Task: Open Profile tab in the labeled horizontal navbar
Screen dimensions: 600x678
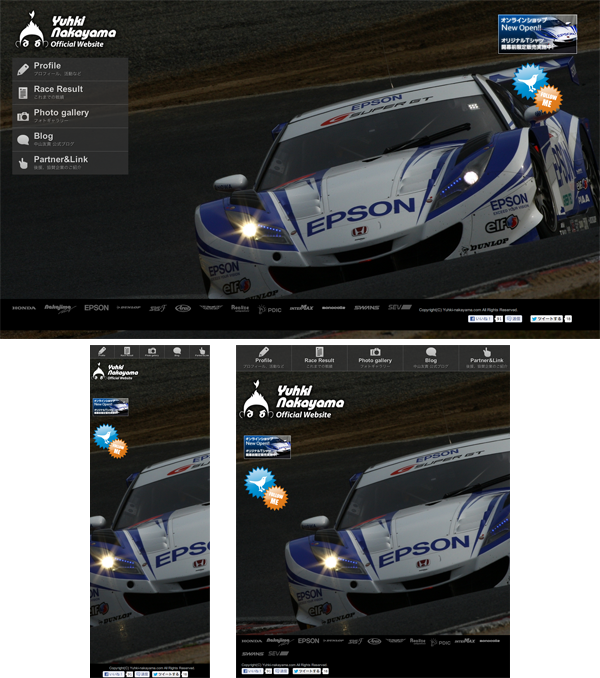Action: (264, 357)
